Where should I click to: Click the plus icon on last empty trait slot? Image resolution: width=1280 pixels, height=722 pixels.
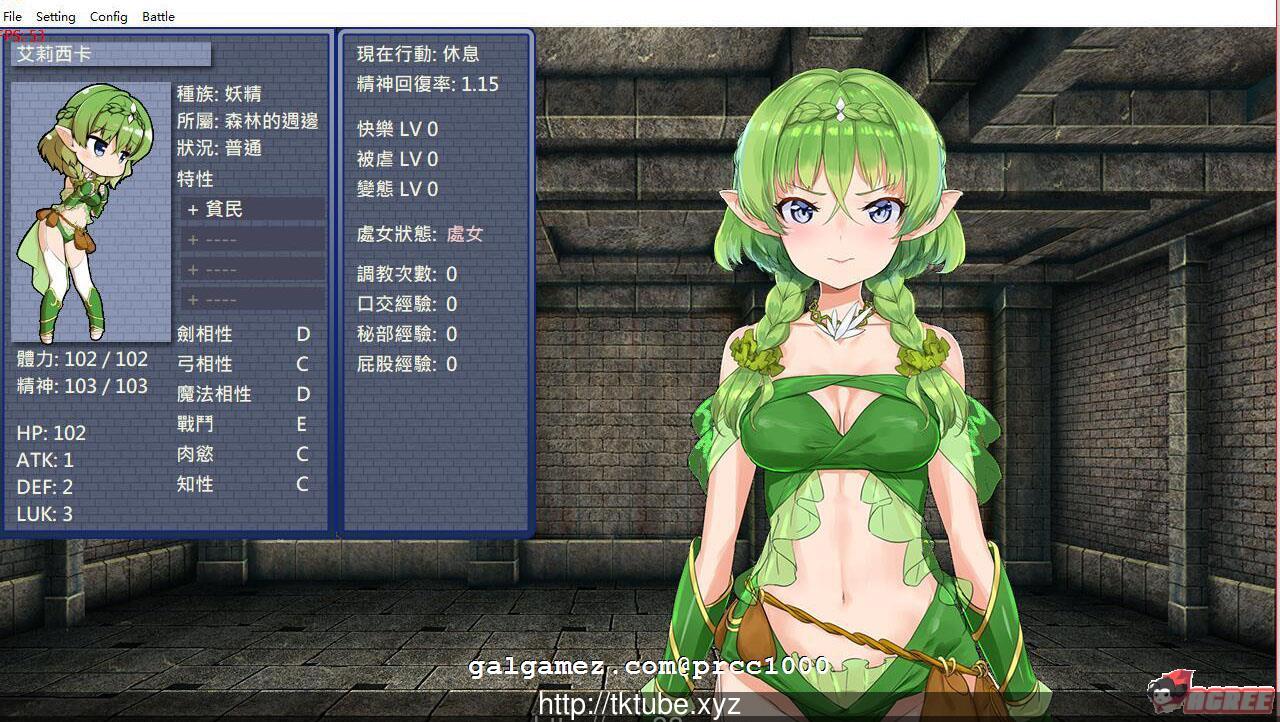click(192, 300)
